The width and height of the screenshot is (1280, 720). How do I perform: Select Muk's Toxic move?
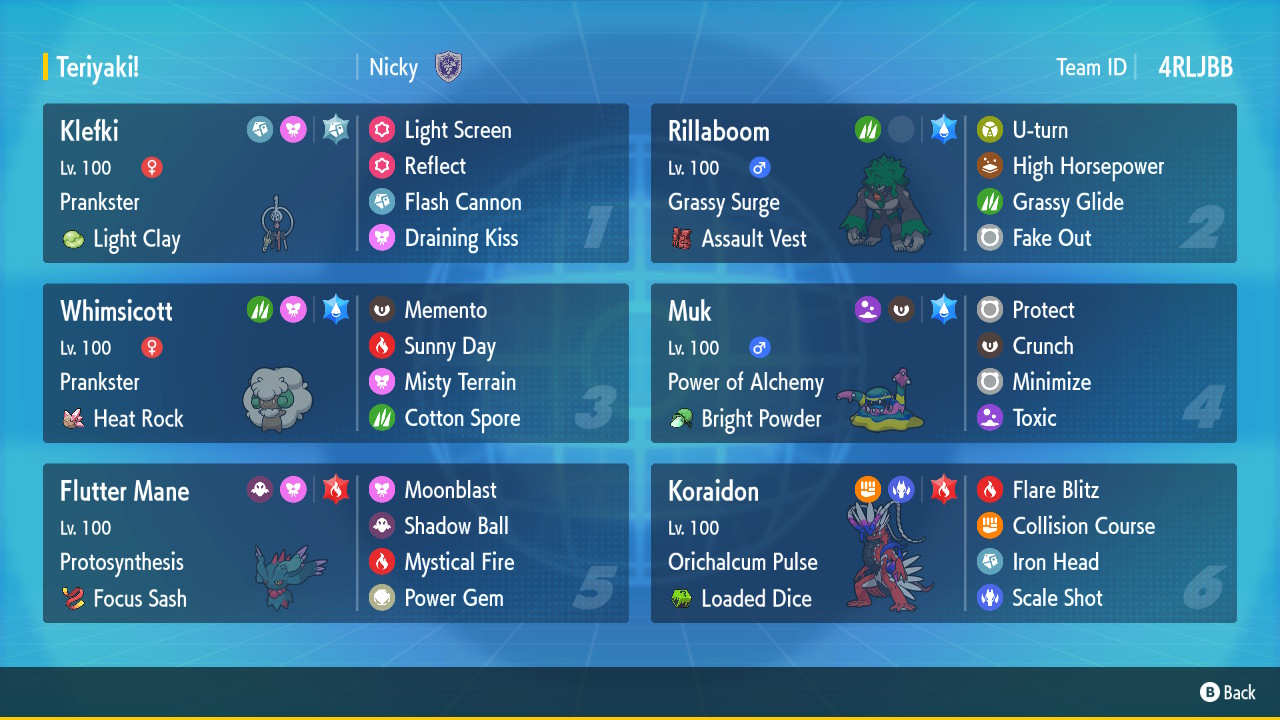[x=1033, y=418]
